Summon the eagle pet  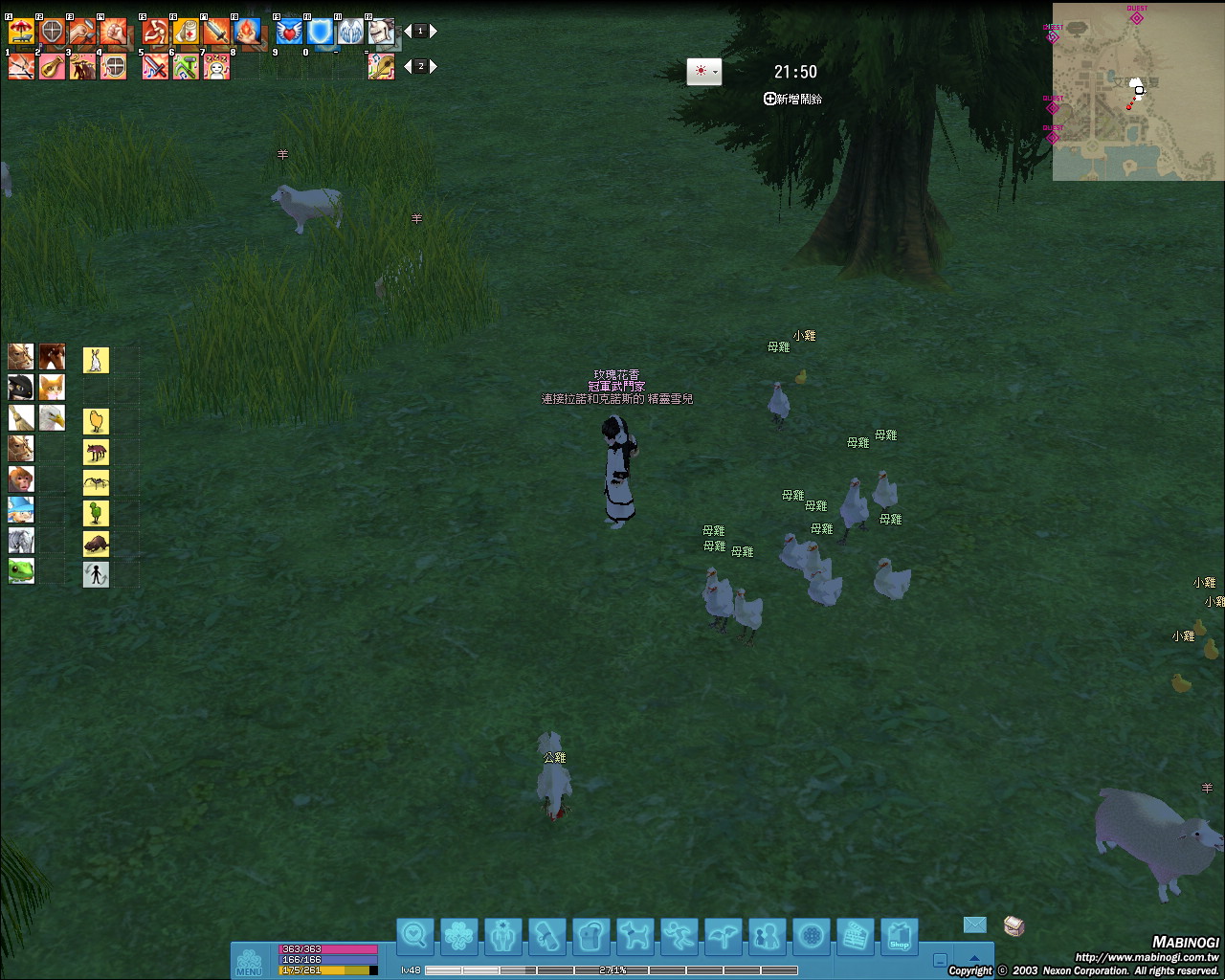[52, 418]
